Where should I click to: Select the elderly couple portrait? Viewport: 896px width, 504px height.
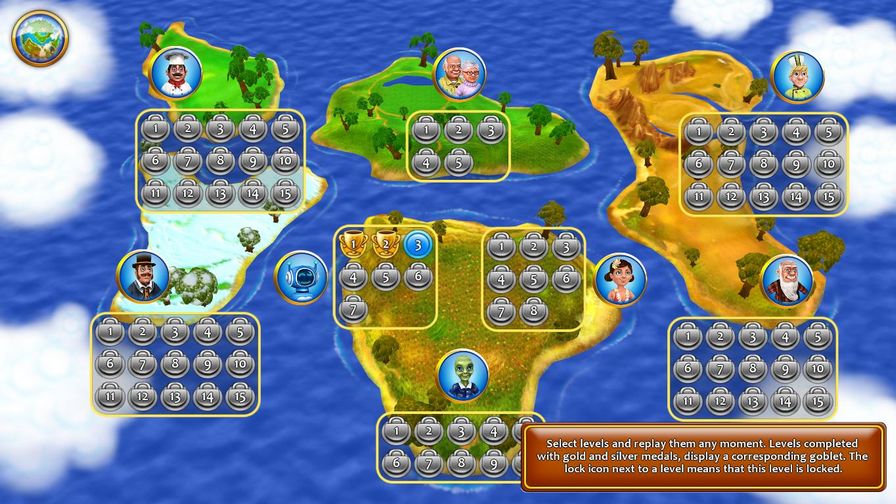click(460, 74)
